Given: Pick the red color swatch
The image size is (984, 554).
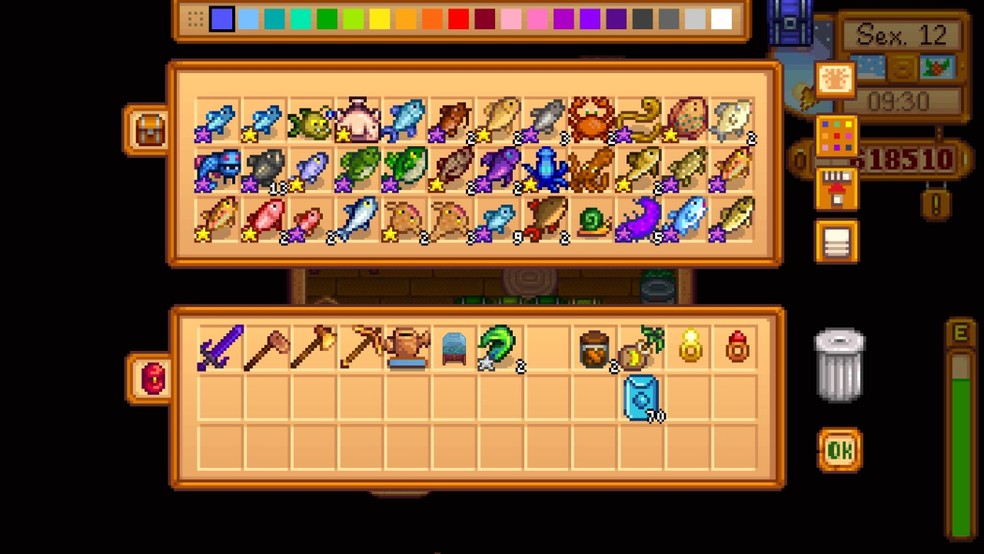Looking at the screenshot, I should 458,19.
